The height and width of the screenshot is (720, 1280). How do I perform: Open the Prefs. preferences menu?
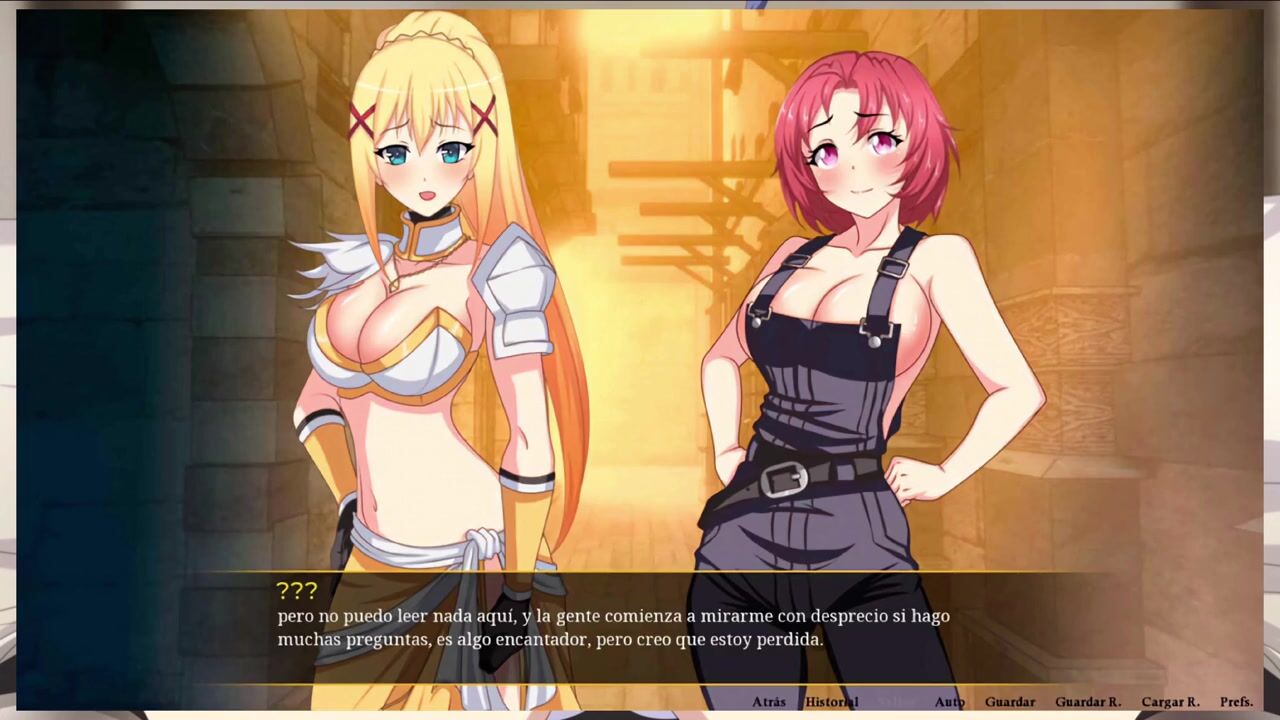tap(1236, 702)
